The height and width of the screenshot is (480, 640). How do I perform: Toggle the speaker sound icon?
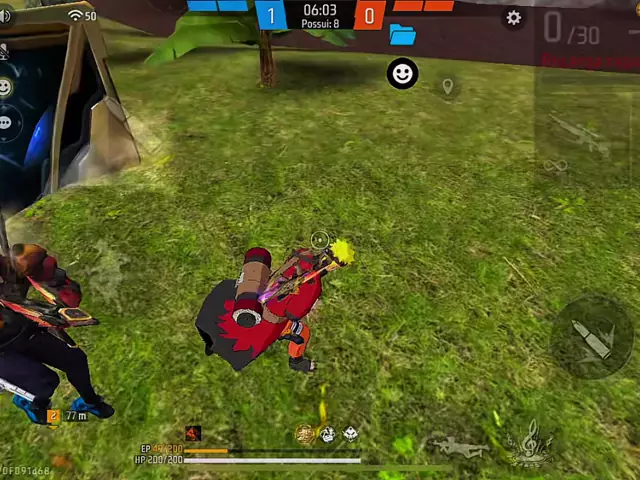coord(4,16)
